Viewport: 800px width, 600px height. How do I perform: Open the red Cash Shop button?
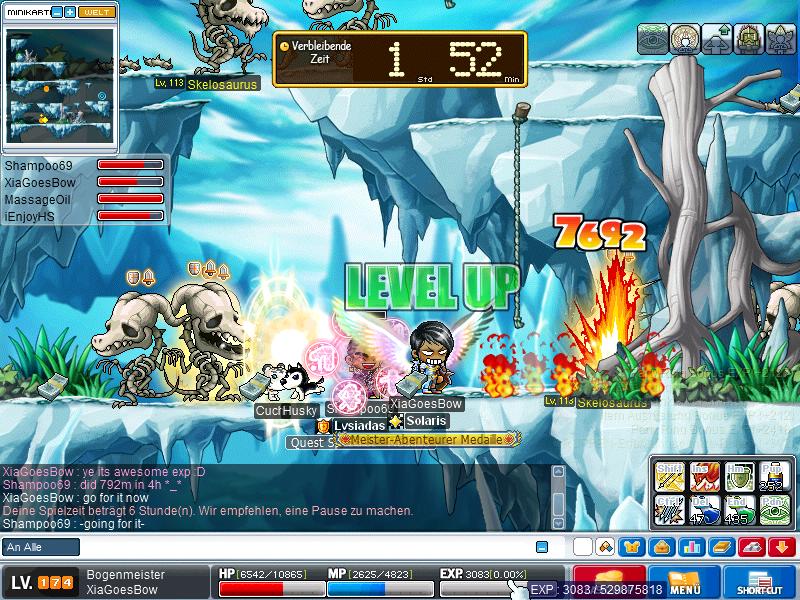(x=609, y=580)
